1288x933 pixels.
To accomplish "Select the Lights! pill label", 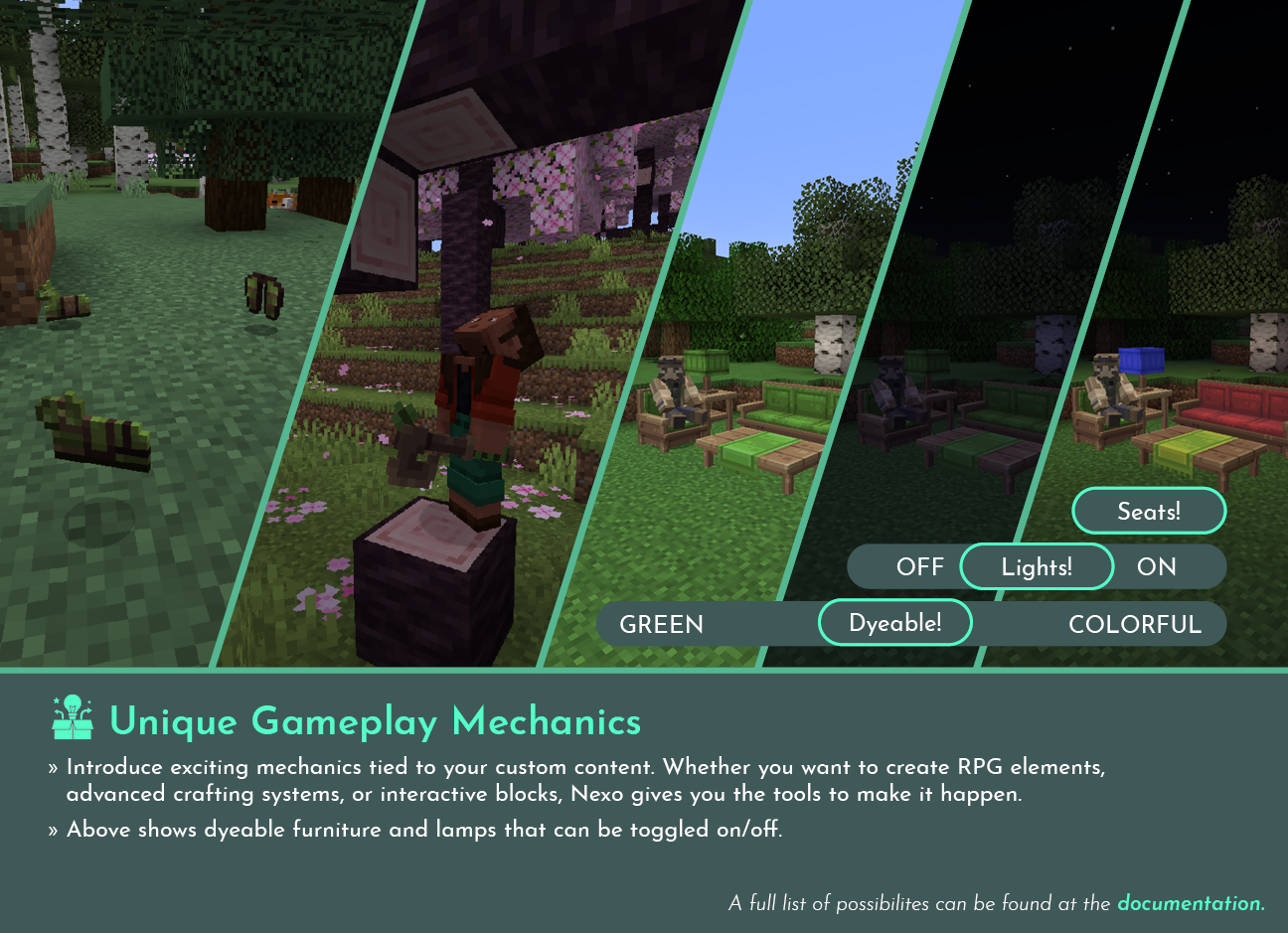I will coord(1037,567).
